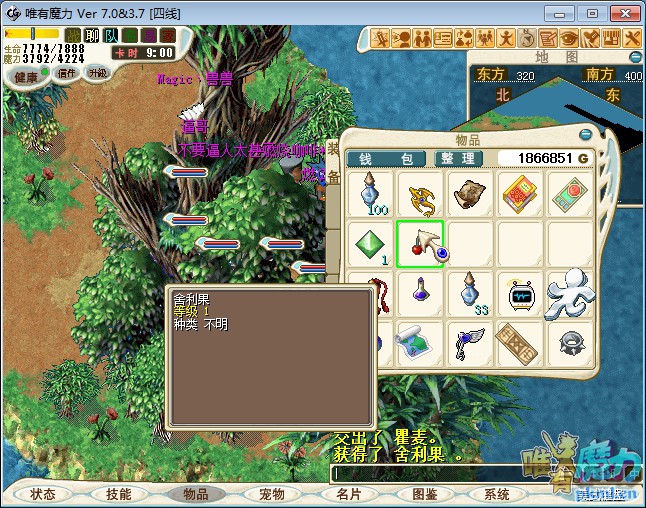Minimize the 地图 map panel
This screenshot has width=646, height=508.
click(634, 58)
